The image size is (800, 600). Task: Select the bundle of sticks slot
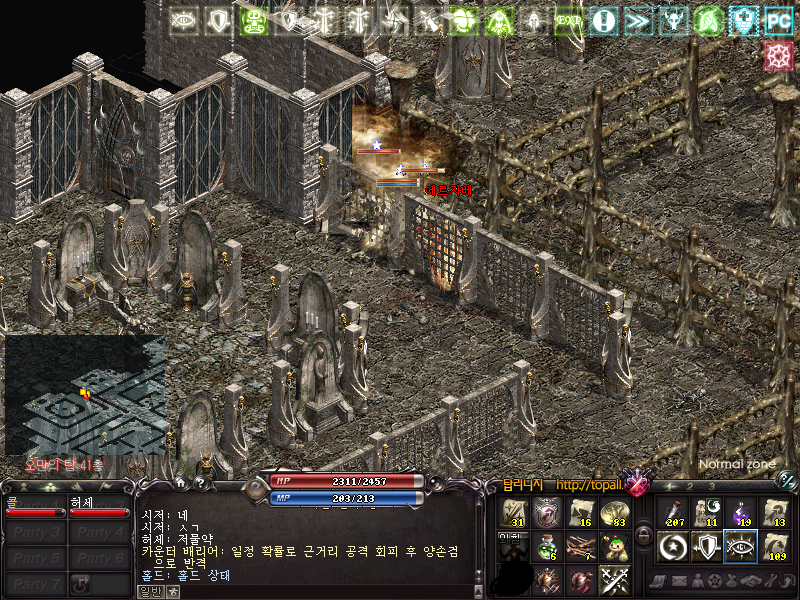pos(580,546)
